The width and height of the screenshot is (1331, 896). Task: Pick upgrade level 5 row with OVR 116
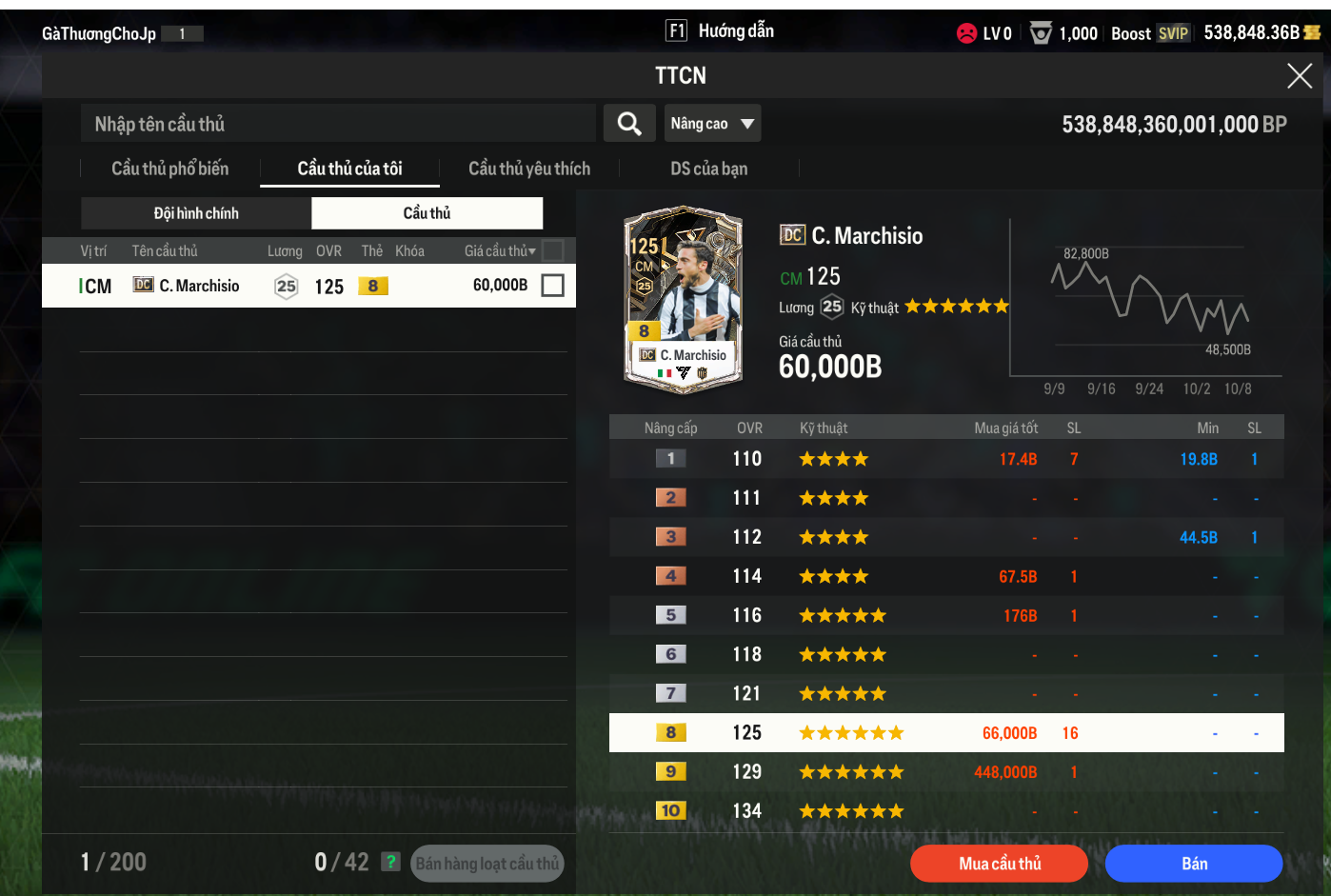point(946,615)
